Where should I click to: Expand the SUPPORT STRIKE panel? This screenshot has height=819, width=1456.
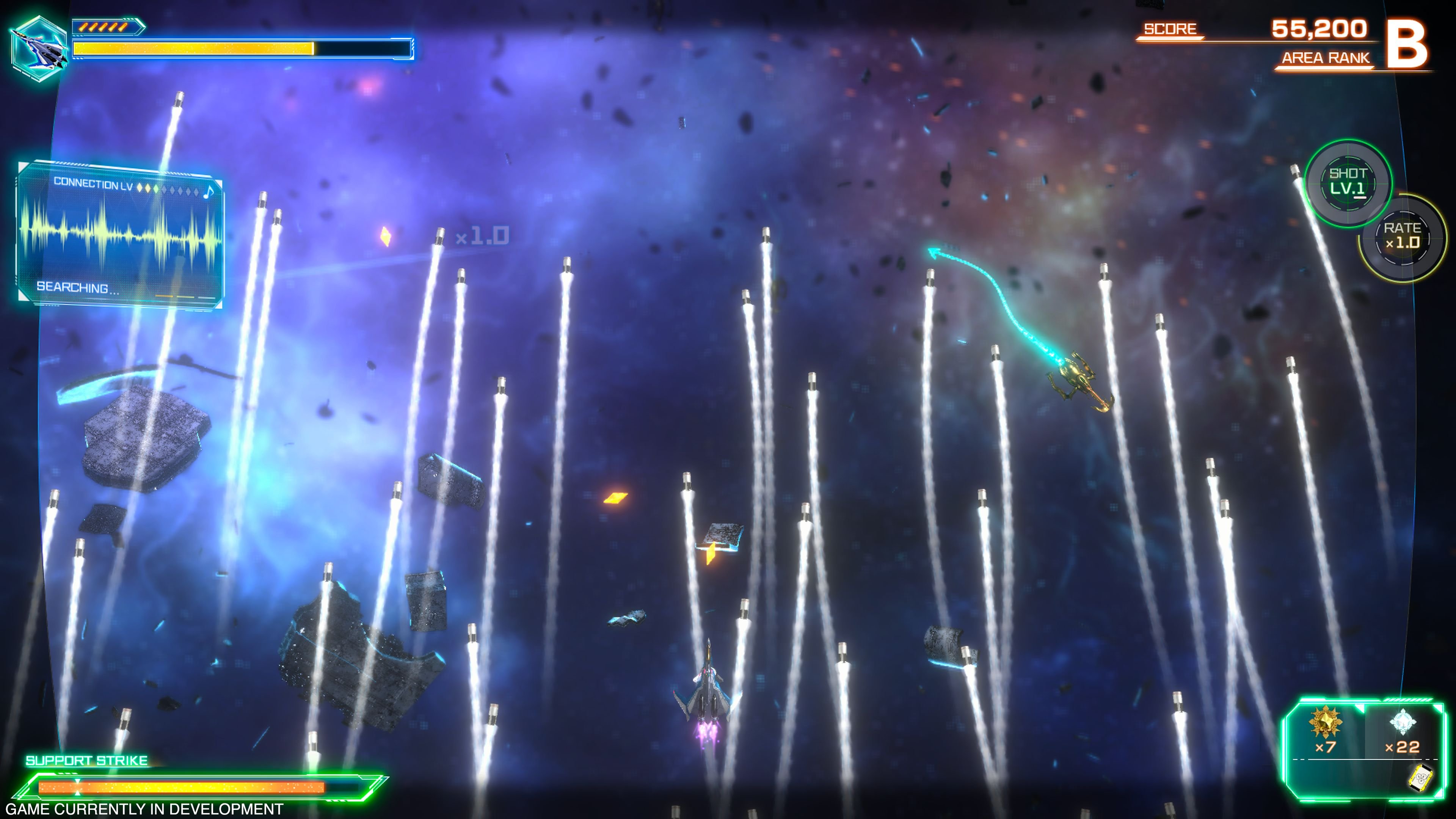tap(198, 789)
